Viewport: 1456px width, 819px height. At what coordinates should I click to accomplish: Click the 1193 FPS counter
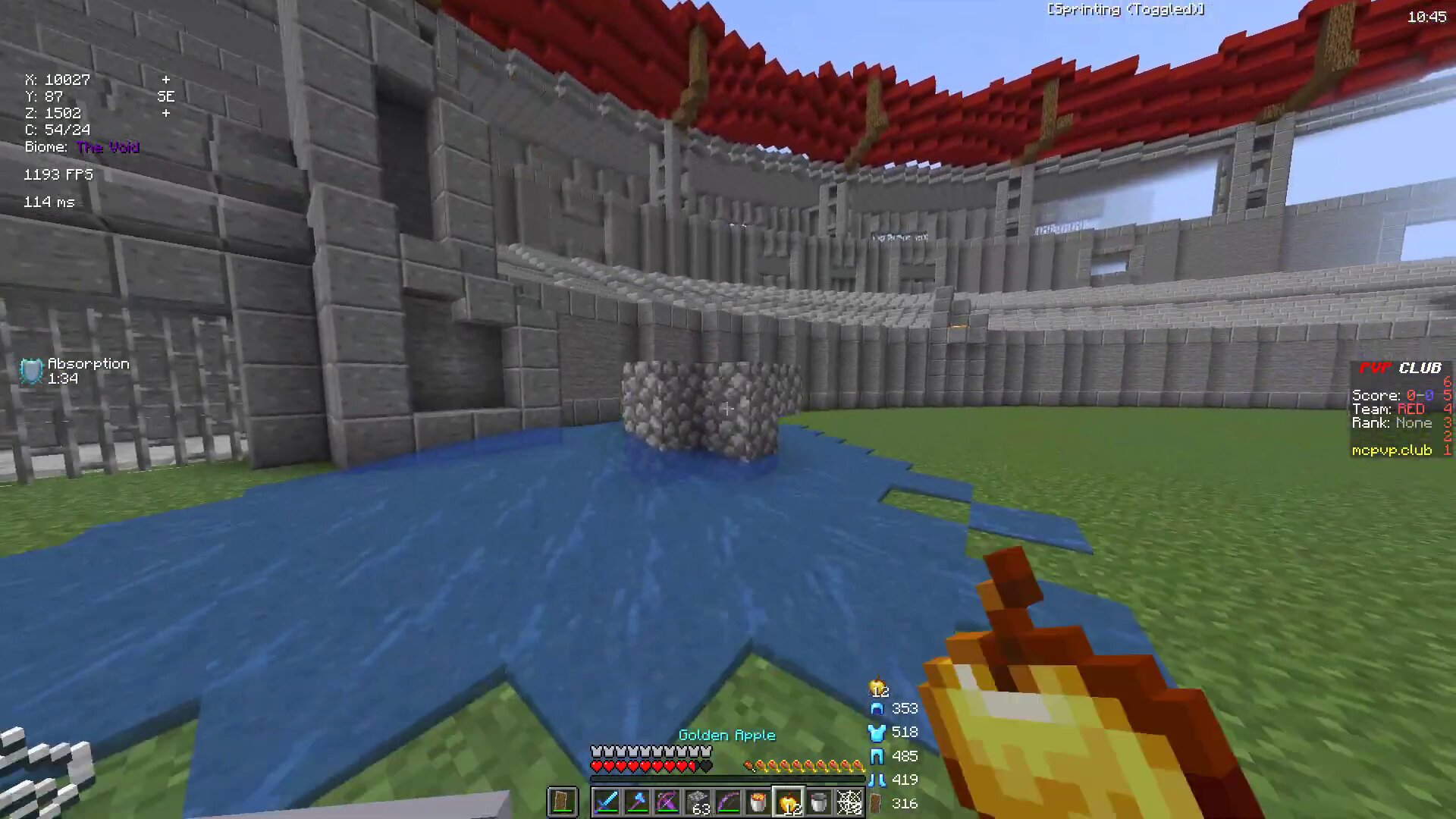(x=58, y=174)
